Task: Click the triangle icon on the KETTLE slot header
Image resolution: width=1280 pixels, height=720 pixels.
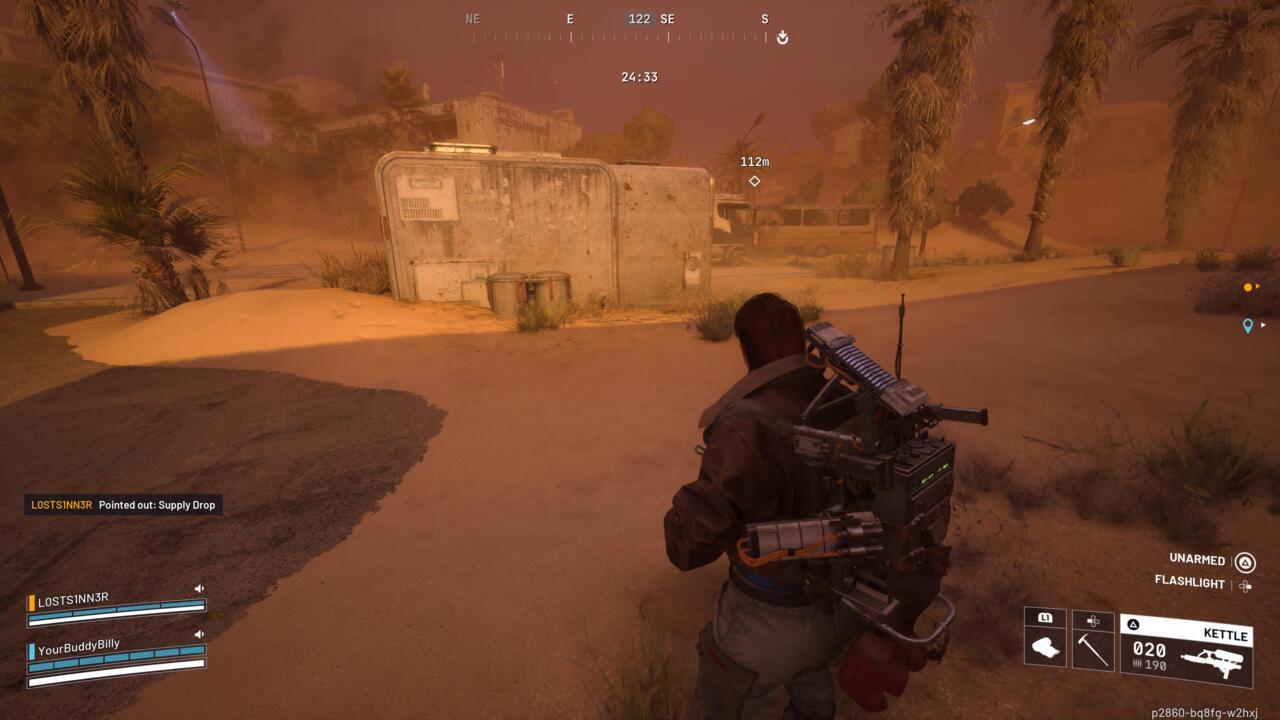Action: tap(1131, 622)
